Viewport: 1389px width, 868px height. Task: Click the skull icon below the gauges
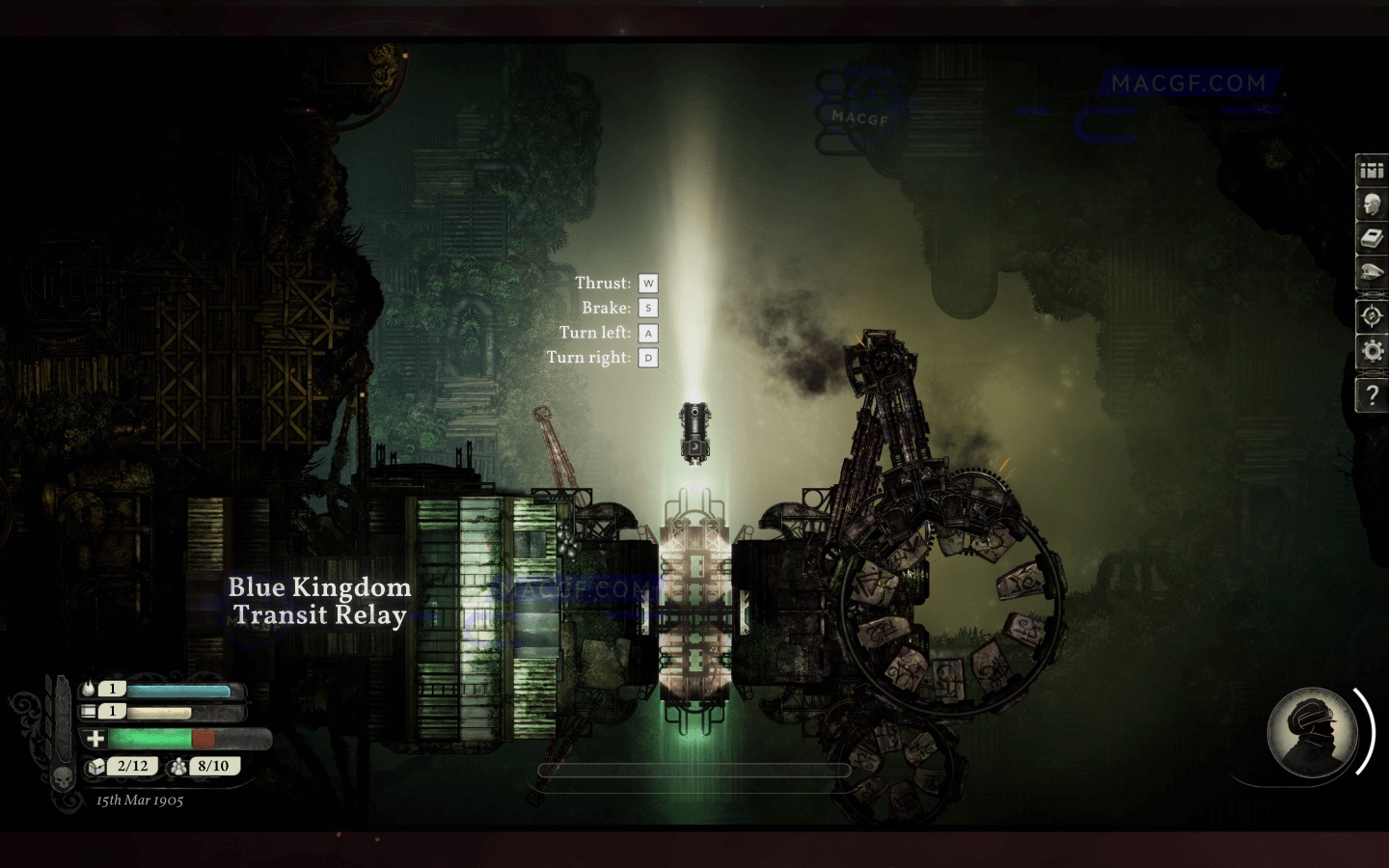click(x=63, y=776)
